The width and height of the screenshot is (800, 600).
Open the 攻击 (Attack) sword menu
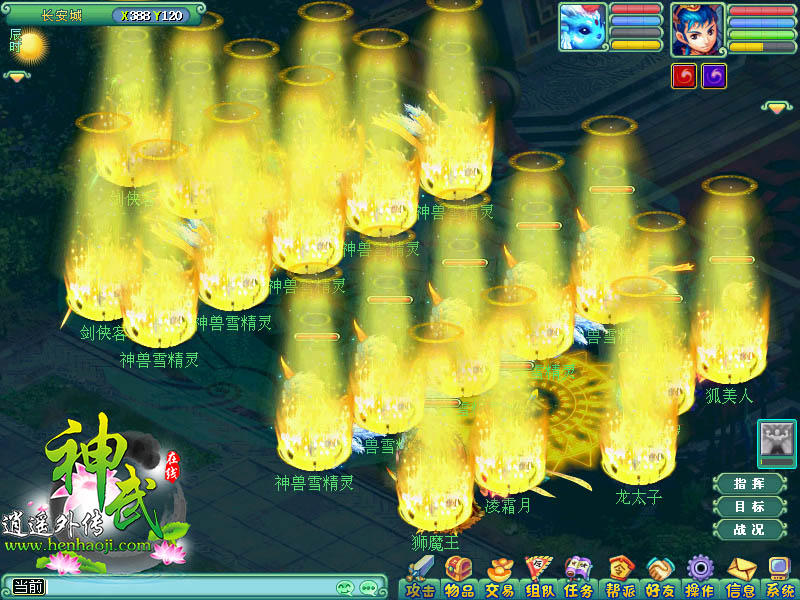(x=420, y=578)
